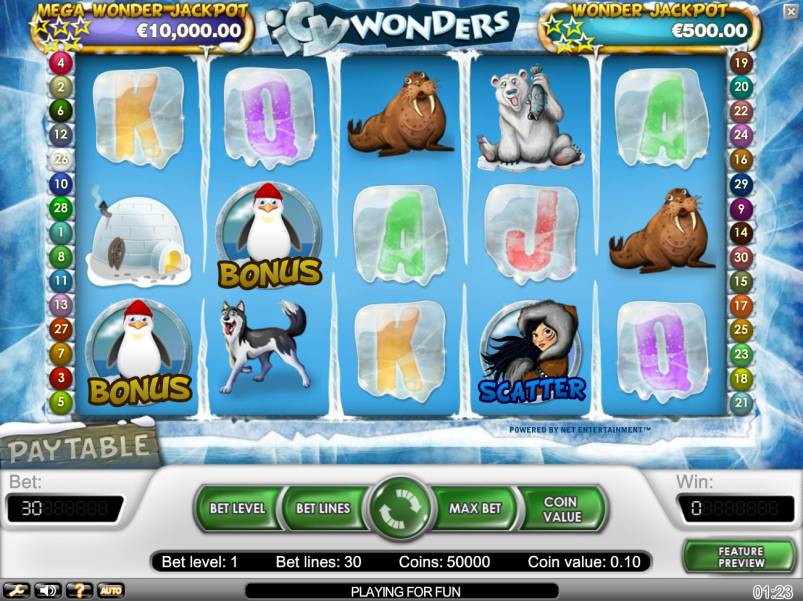This screenshot has width=803, height=601.
Task: Select bet line 4 marker
Action: tap(61, 63)
